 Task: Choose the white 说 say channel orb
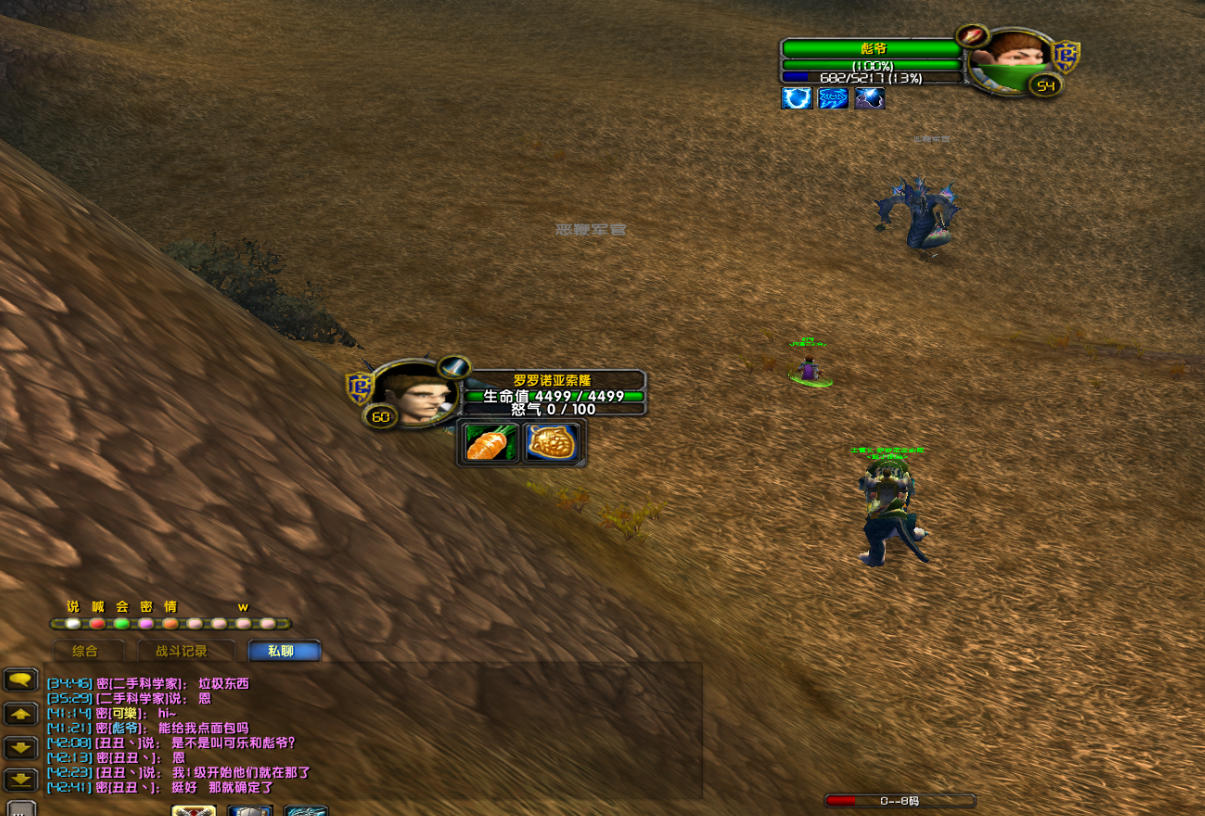pos(73,623)
